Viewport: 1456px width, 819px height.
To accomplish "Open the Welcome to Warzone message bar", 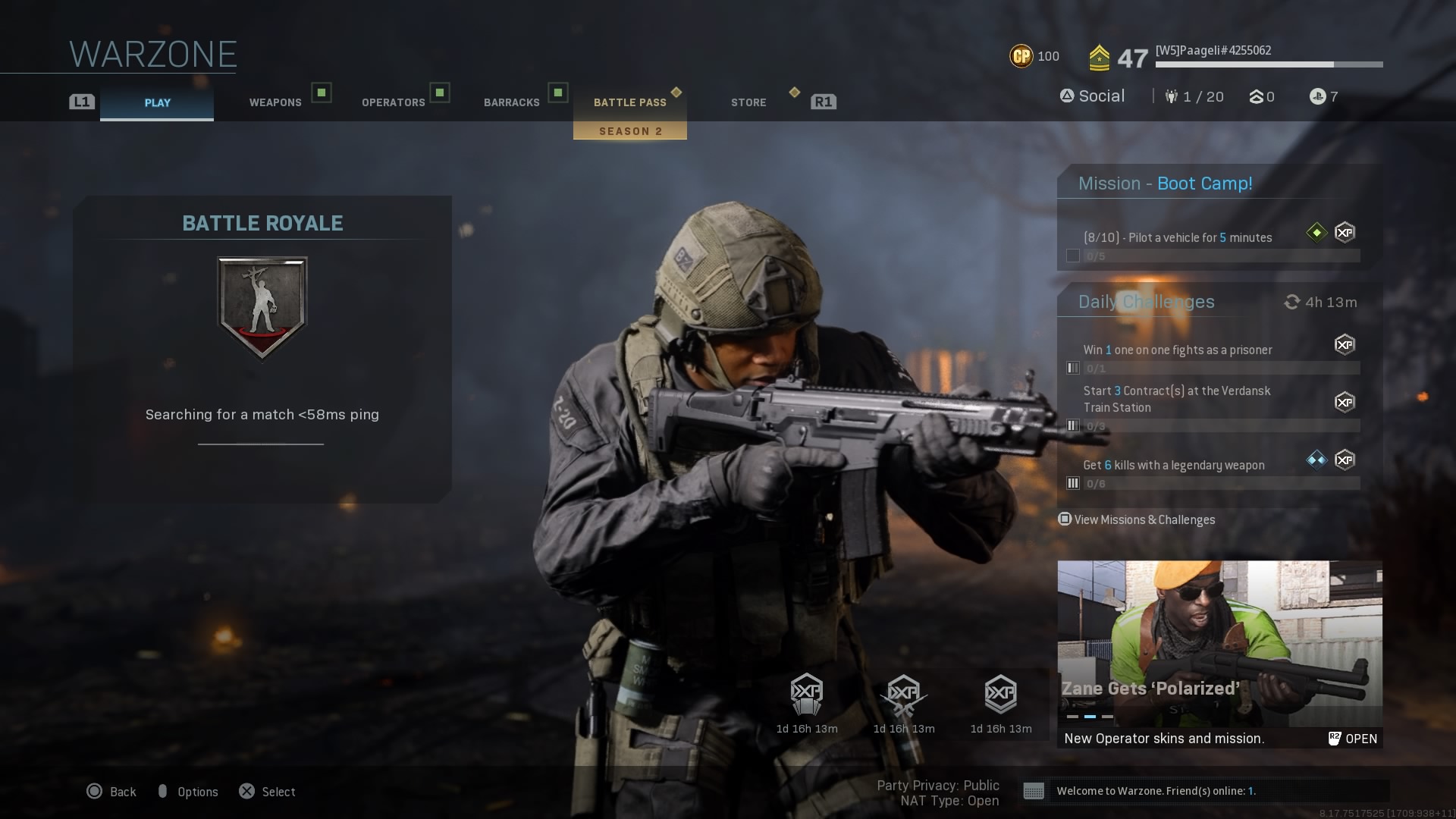I will tap(1206, 791).
